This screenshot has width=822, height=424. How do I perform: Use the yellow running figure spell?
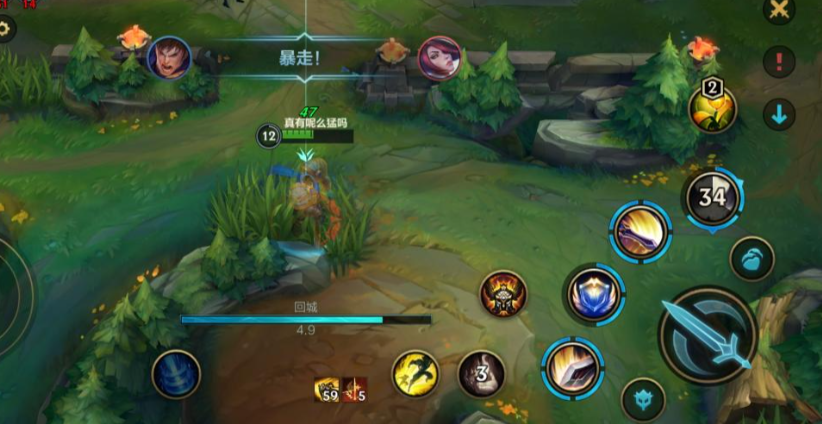coord(415,374)
